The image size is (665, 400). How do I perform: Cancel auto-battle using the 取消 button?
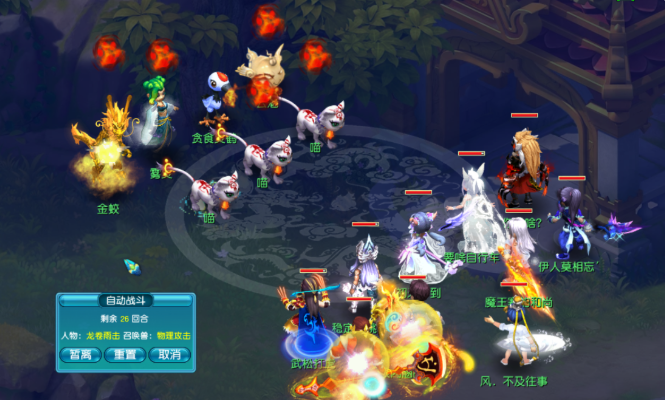169,354
